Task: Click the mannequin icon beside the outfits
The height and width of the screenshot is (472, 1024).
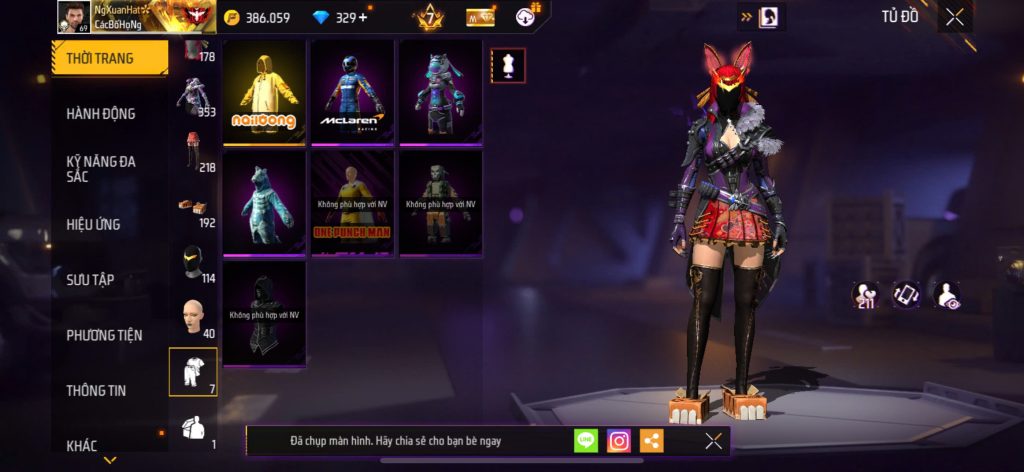Action: 508,66
